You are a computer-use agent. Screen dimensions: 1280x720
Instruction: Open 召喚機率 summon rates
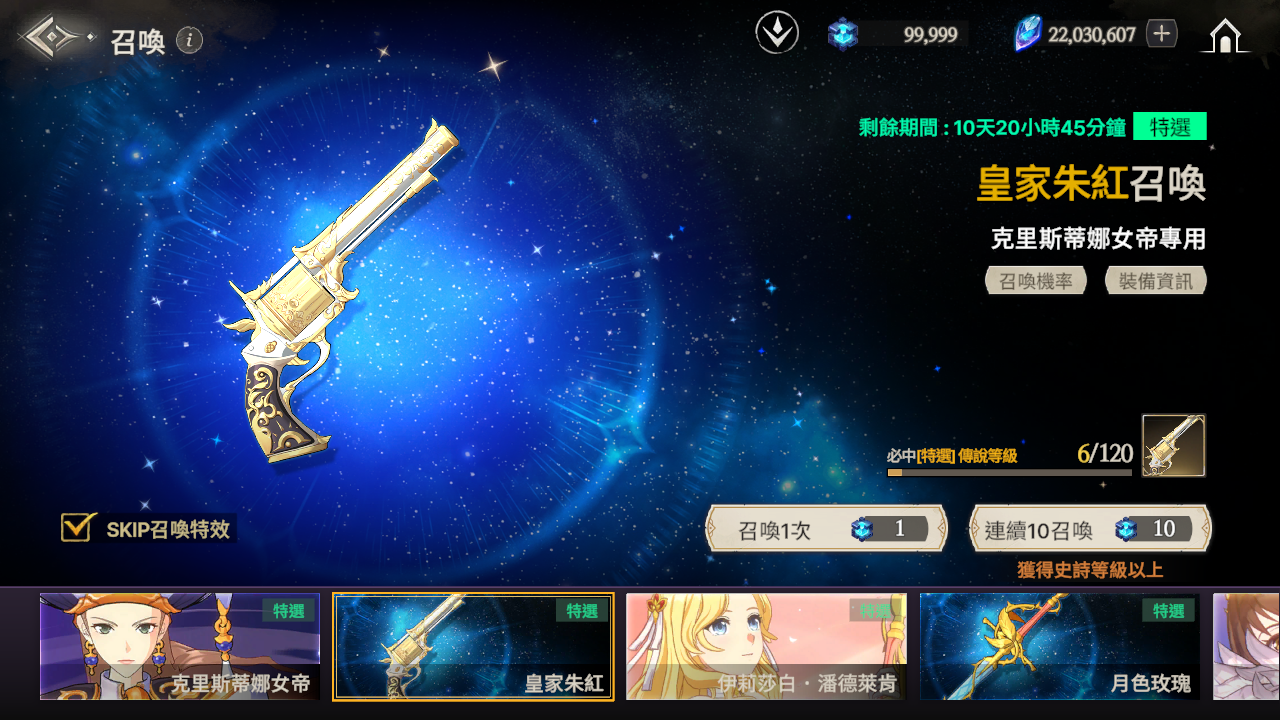(x=1036, y=281)
